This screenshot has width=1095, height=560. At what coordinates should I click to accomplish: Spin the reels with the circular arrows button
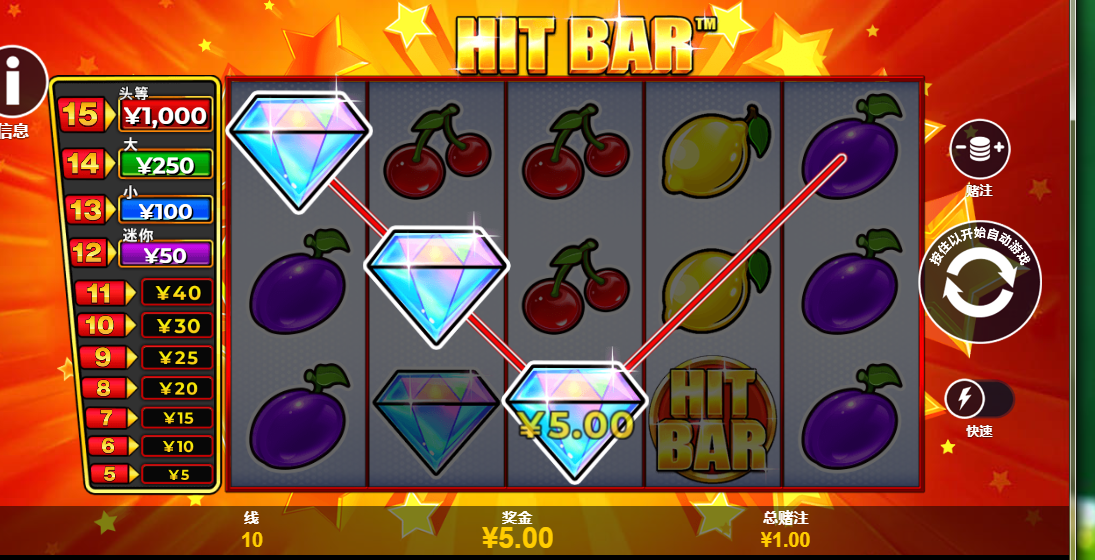tap(979, 282)
